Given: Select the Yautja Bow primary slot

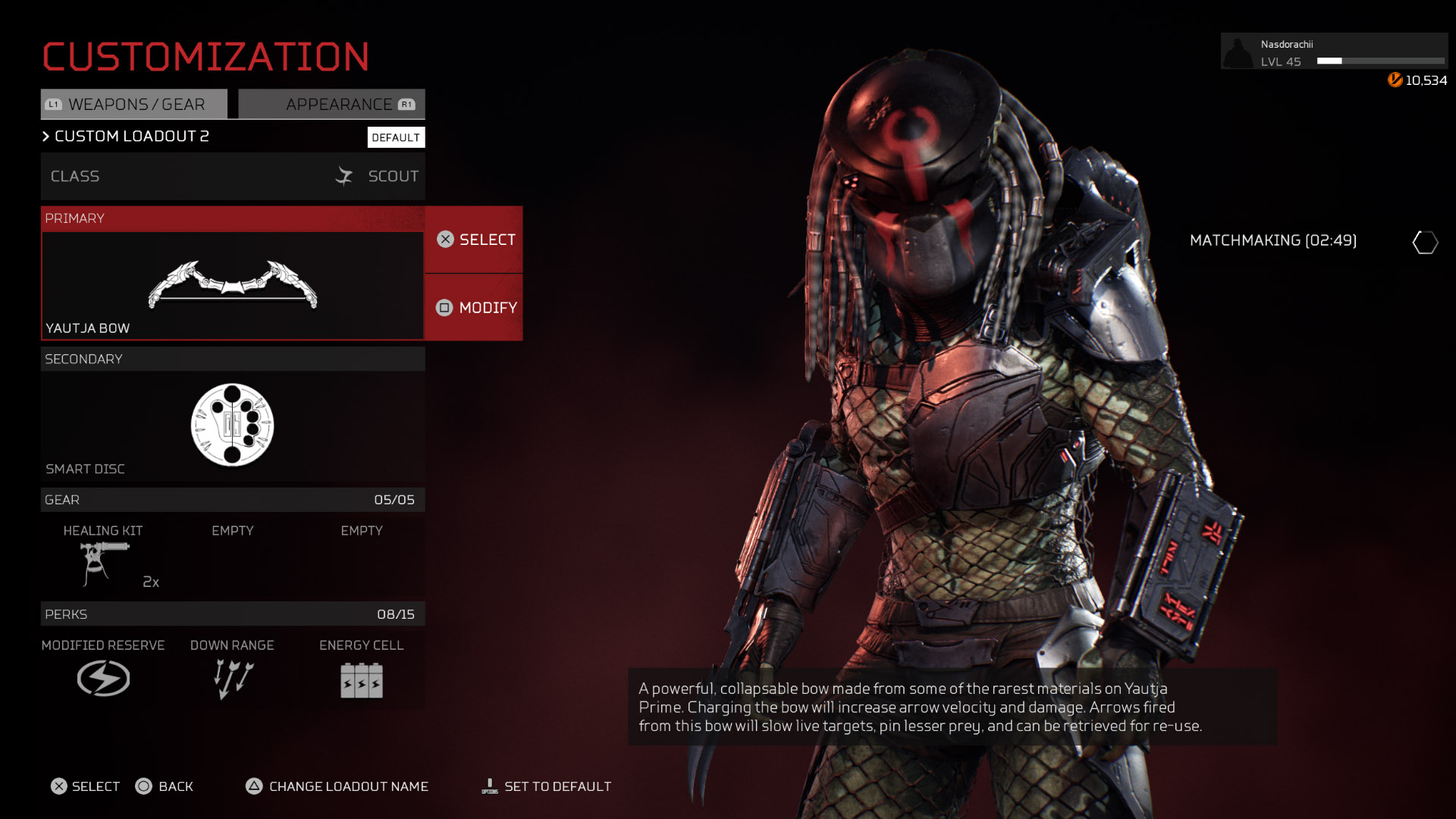Looking at the screenshot, I should tap(232, 285).
